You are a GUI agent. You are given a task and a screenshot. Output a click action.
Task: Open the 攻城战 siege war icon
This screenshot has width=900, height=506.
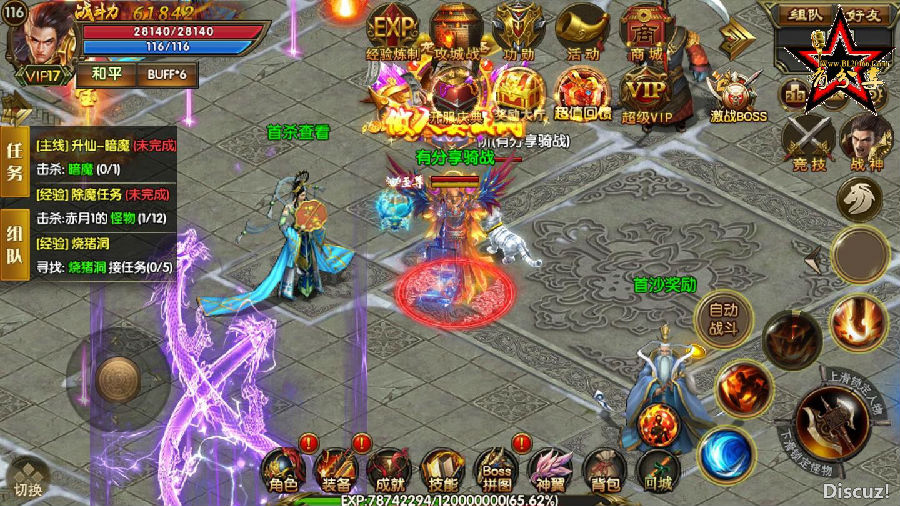click(x=456, y=32)
